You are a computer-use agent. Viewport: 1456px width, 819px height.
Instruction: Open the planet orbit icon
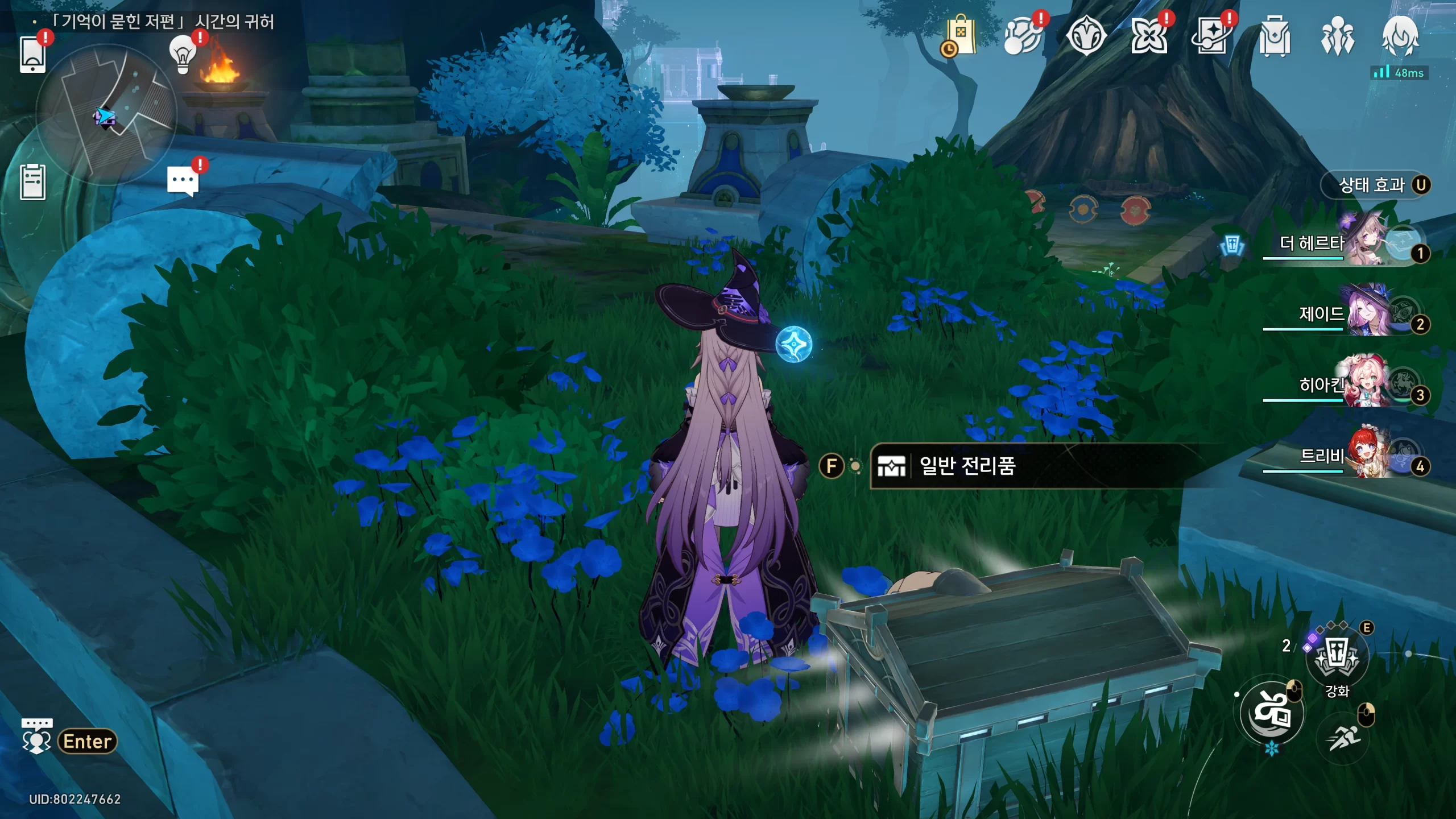click(x=1023, y=36)
